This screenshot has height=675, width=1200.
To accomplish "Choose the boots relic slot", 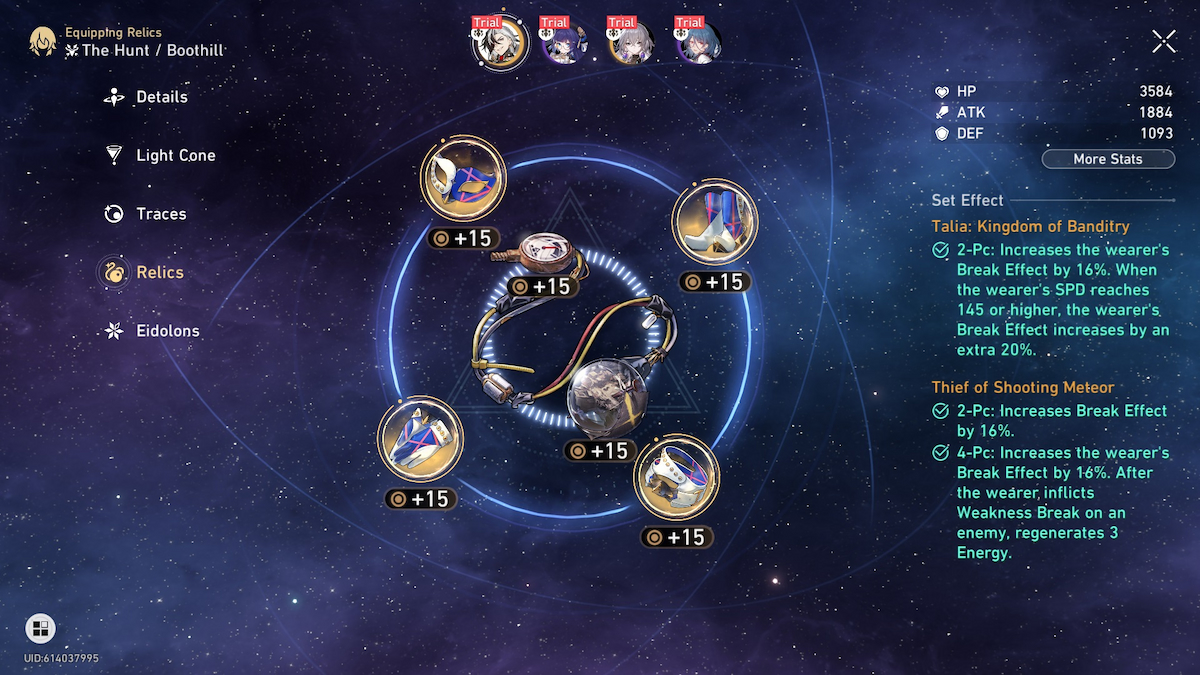I will (x=714, y=223).
